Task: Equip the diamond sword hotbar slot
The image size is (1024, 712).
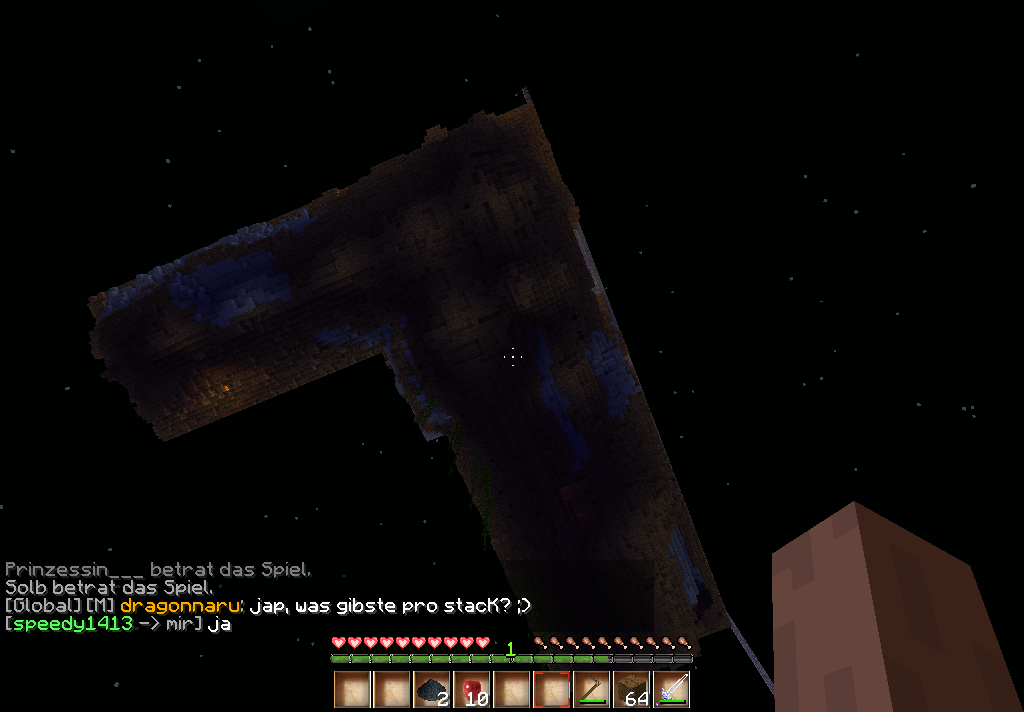Action: pyautogui.click(x=671, y=690)
